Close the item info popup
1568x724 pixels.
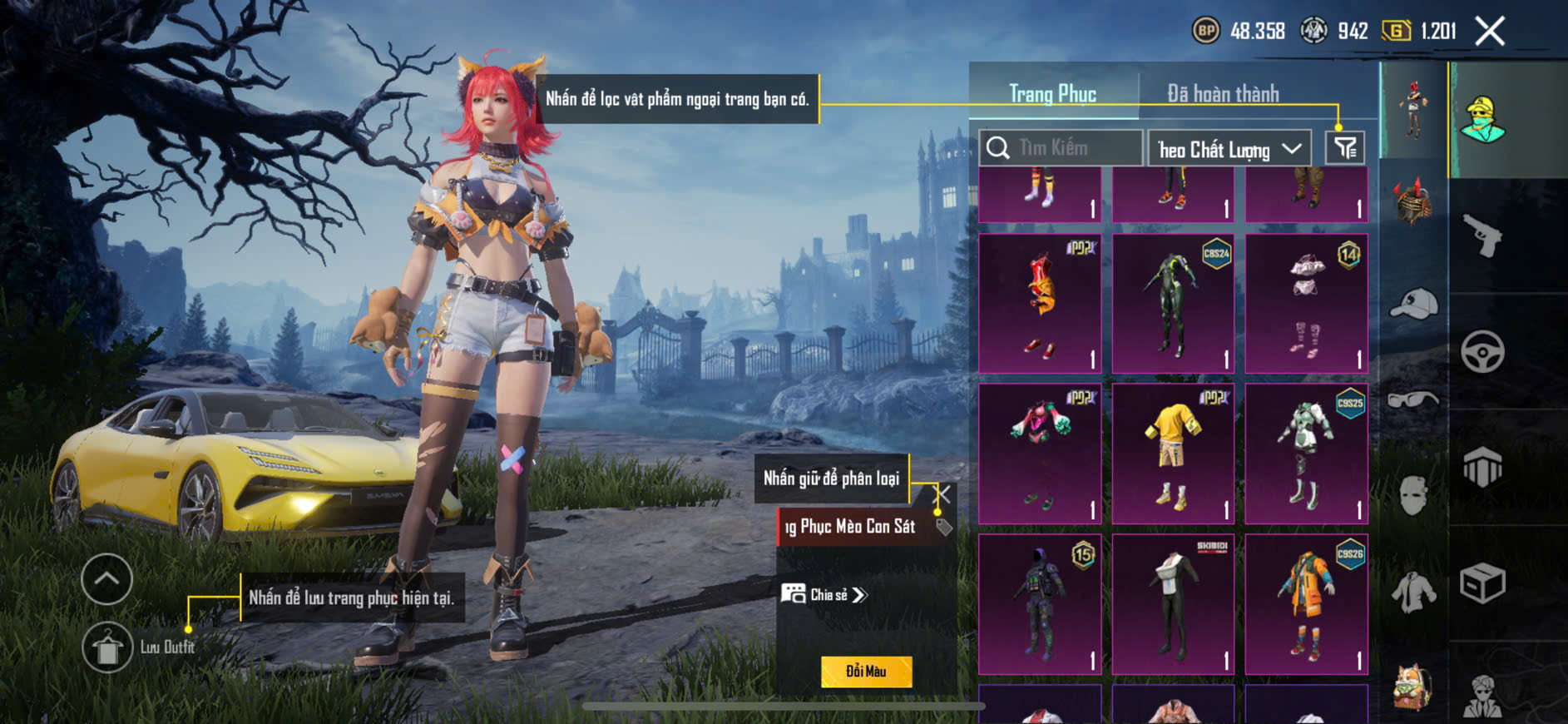[x=943, y=494]
